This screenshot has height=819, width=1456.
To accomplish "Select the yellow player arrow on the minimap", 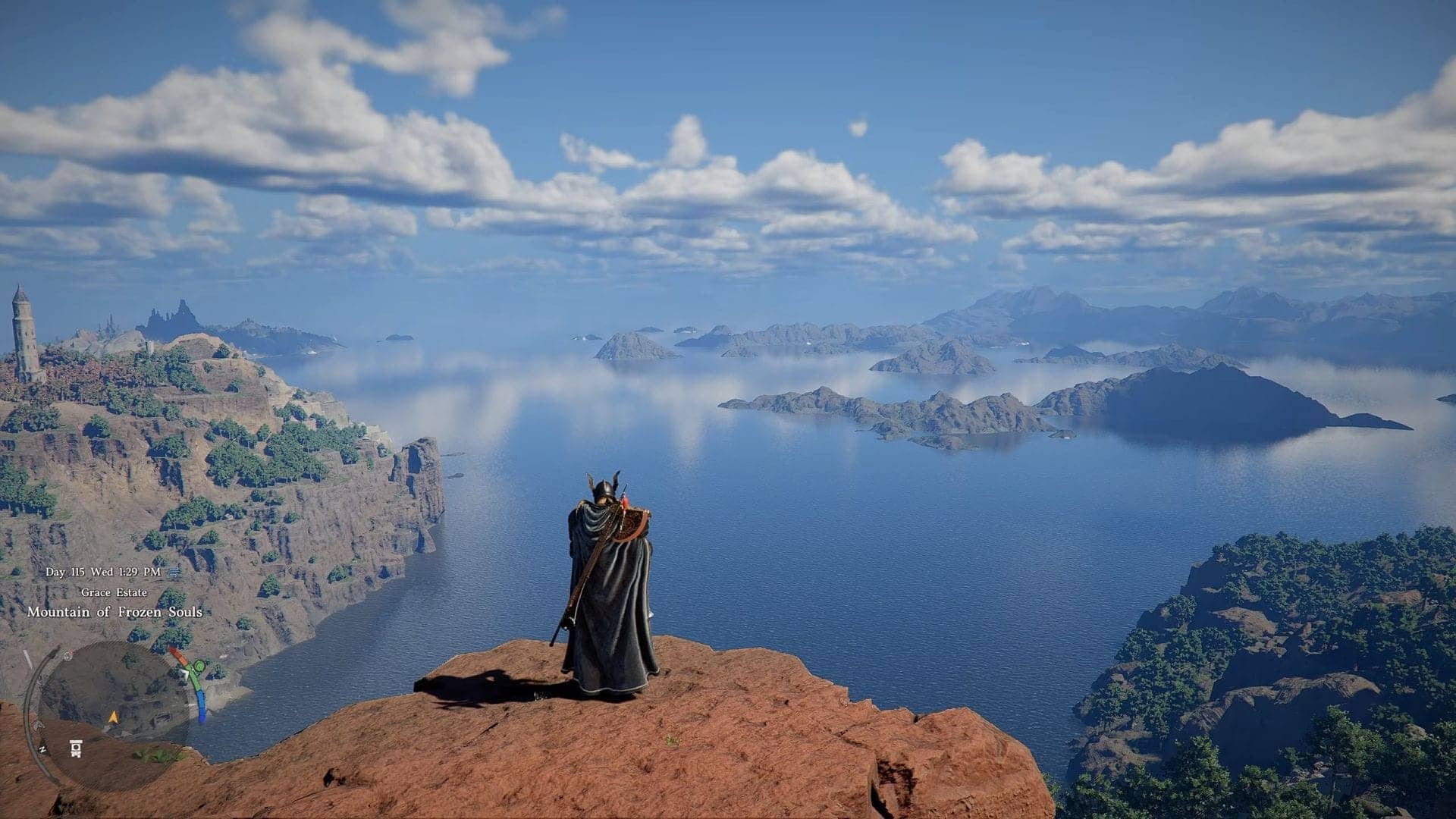I will coord(113,717).
